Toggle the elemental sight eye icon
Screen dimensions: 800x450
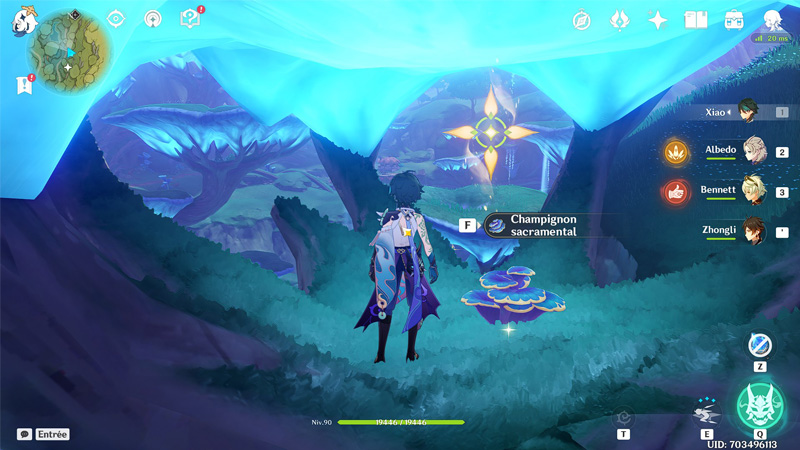click(116, 19)
